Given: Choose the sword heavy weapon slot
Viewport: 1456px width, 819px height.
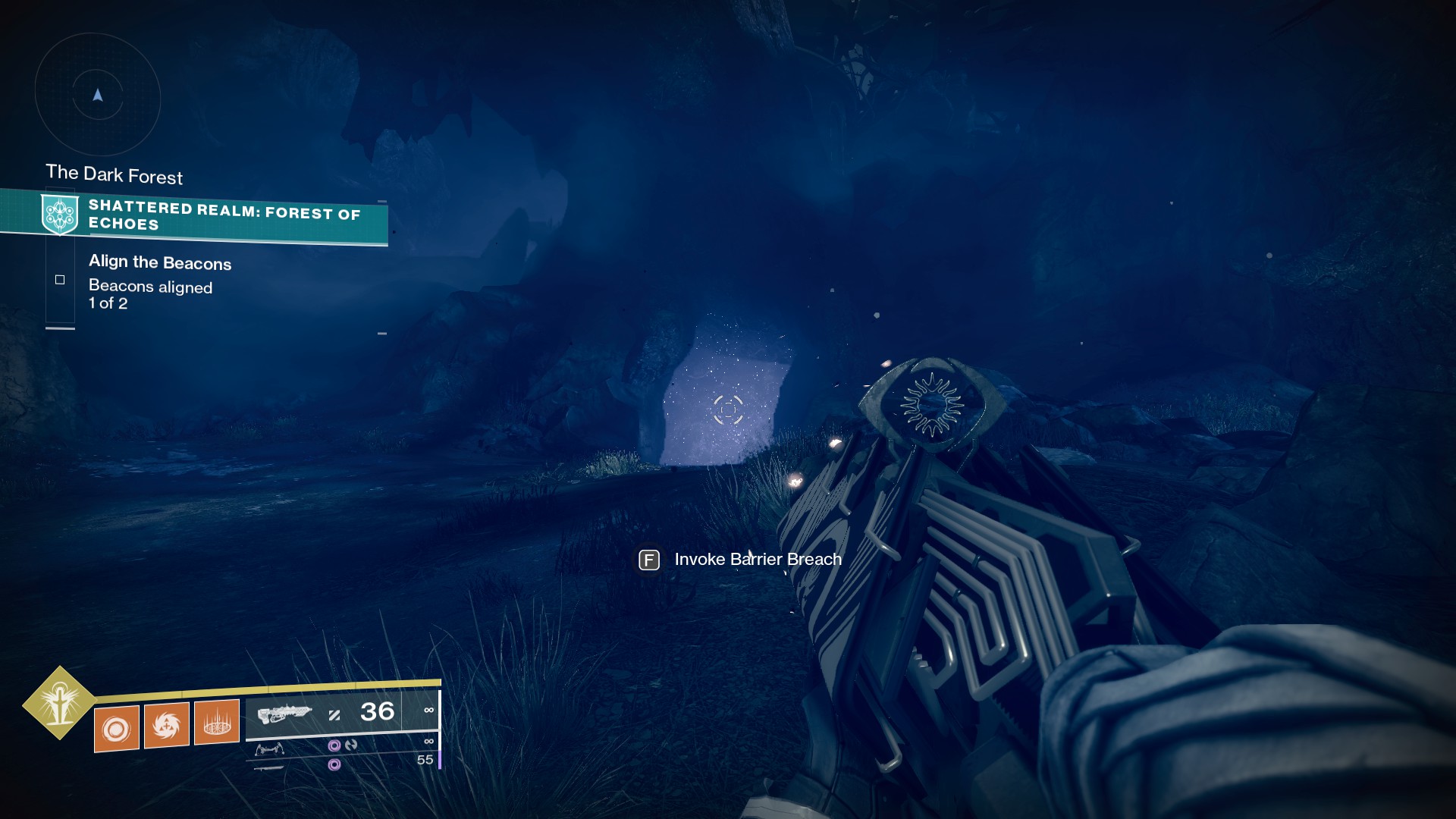Looking at the screenshot, I should [269, 768].
